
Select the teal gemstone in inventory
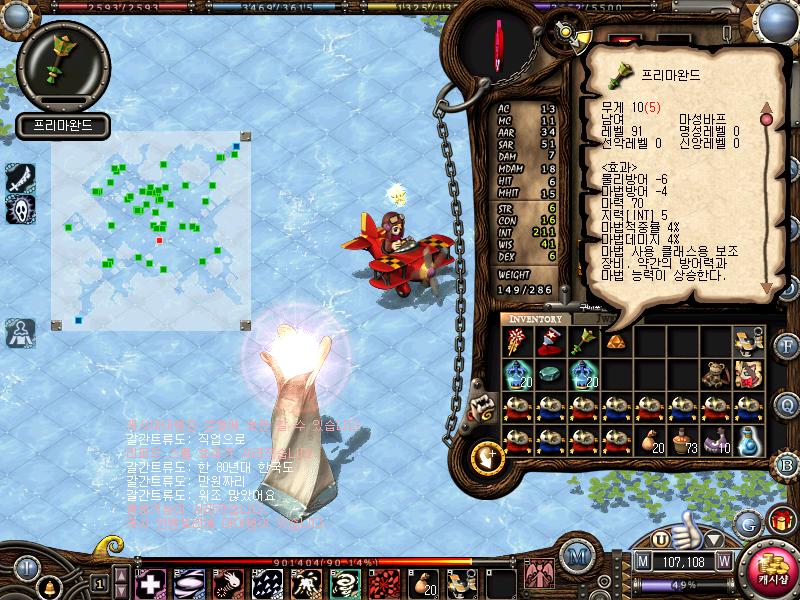click(550, 374)
